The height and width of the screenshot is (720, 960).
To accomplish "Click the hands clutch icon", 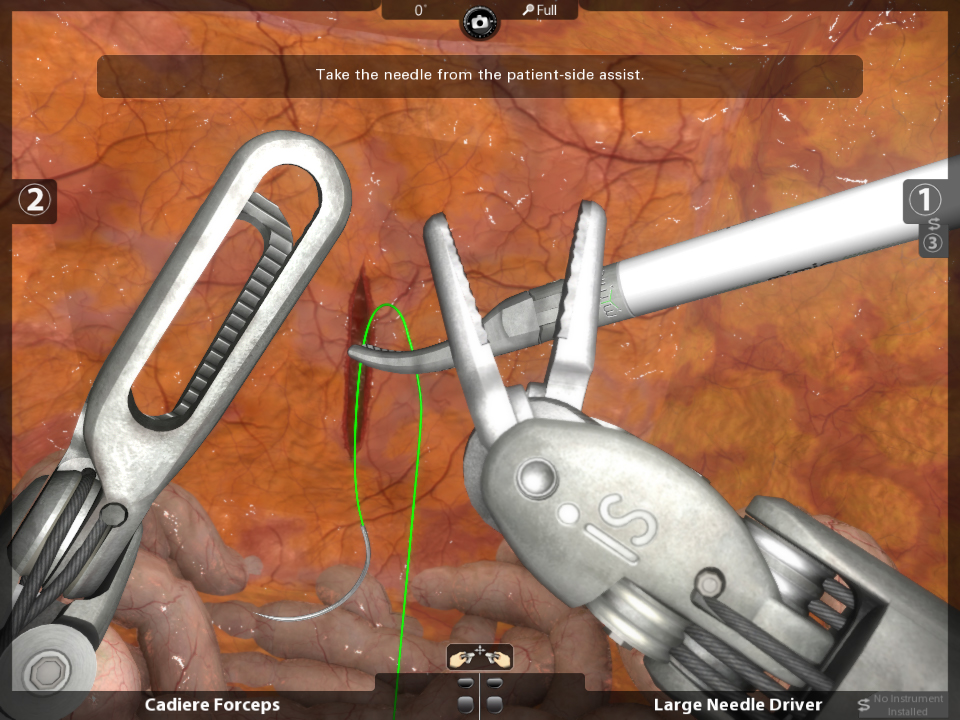I will pyautogui.click(x=480, y=657).
